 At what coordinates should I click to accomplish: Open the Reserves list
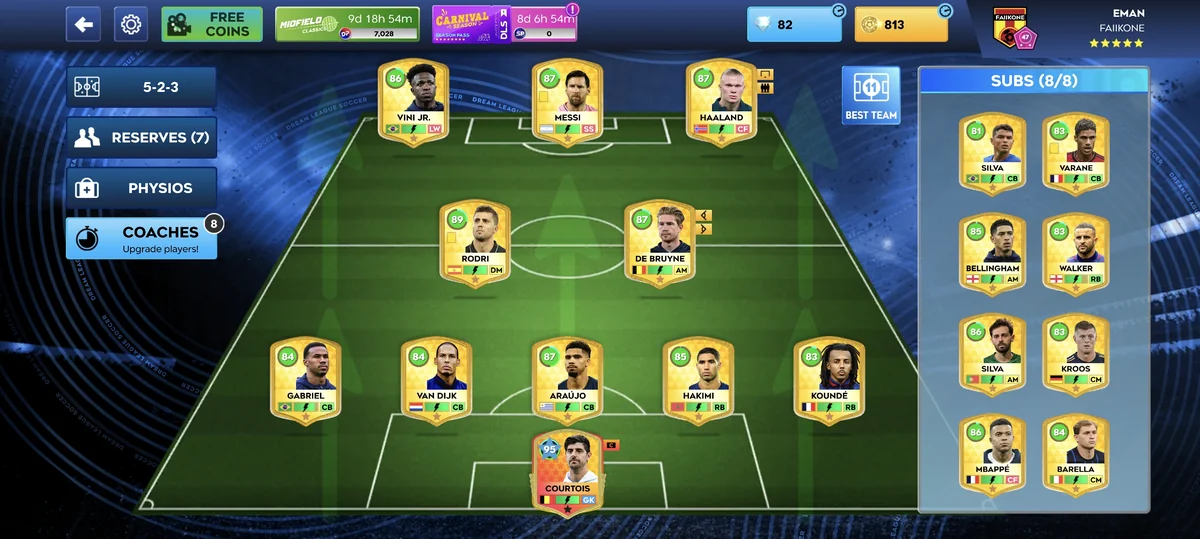141,138
